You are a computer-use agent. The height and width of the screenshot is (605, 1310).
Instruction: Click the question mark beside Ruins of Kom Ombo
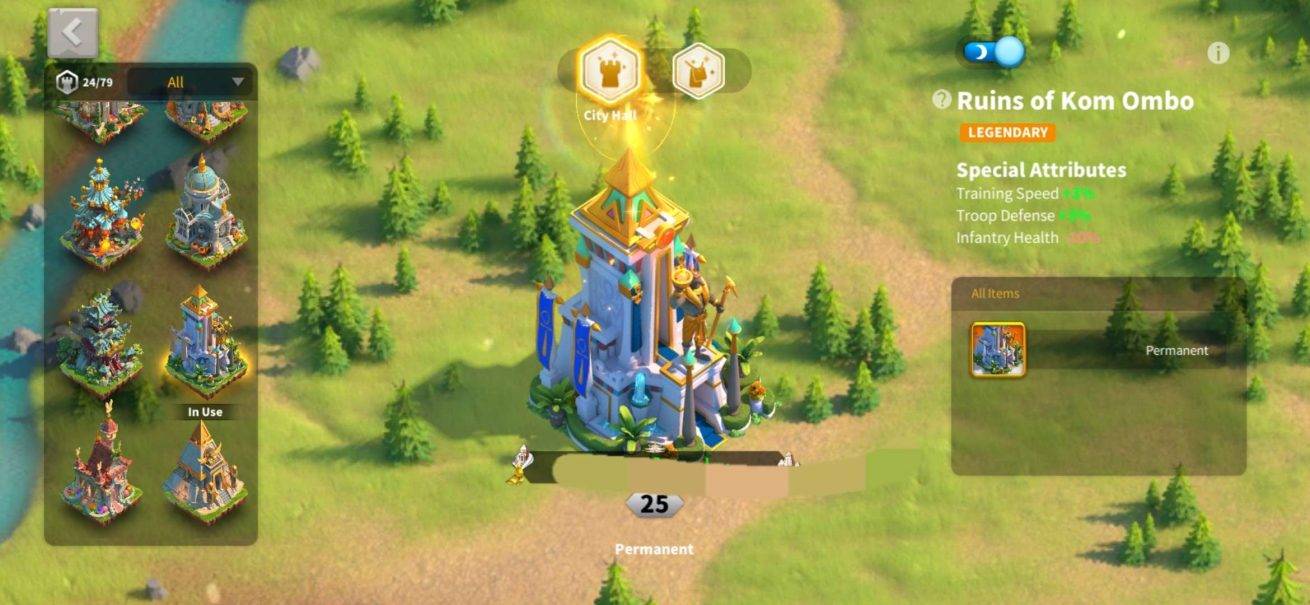click(941, 99)
